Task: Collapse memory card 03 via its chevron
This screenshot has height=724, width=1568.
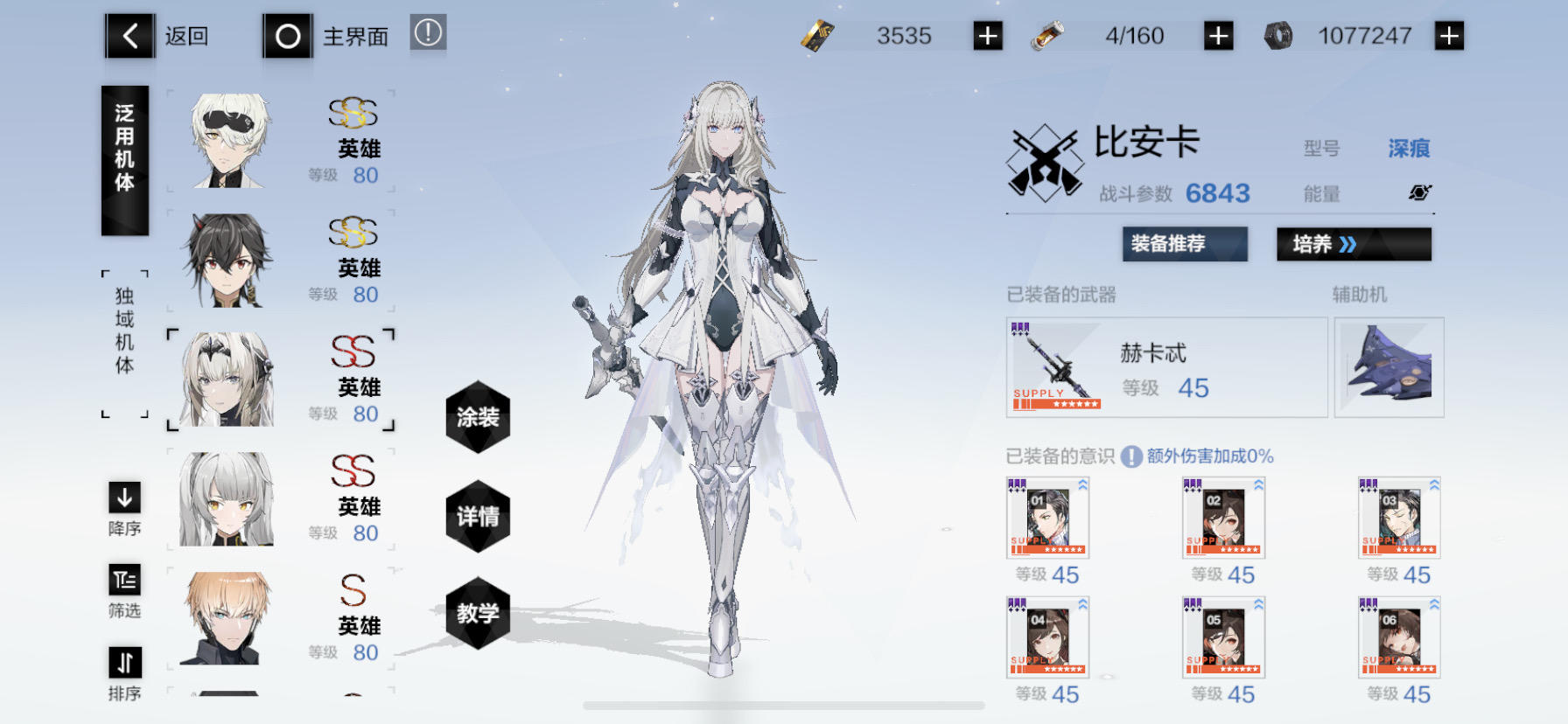Action: coord(1435,484)
